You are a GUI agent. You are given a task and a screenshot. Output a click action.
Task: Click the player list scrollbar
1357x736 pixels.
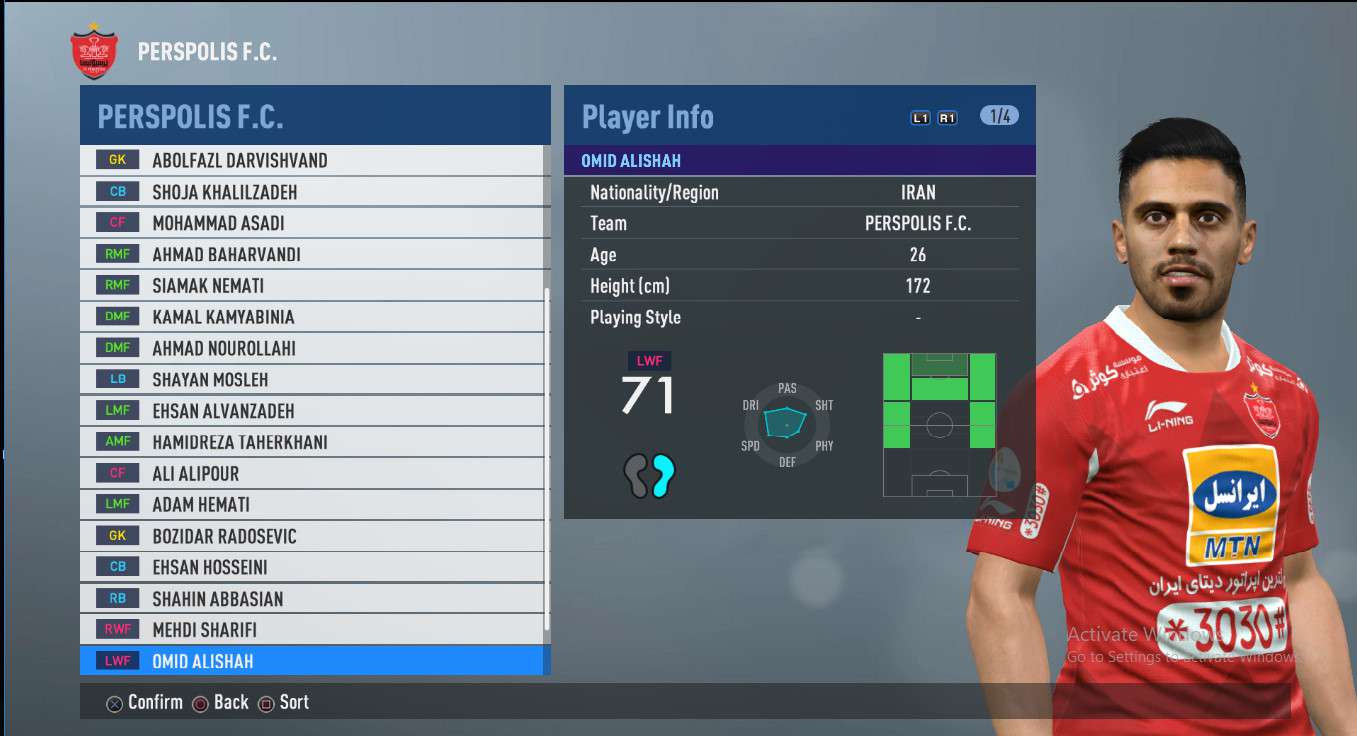click(x=546, y=460)
